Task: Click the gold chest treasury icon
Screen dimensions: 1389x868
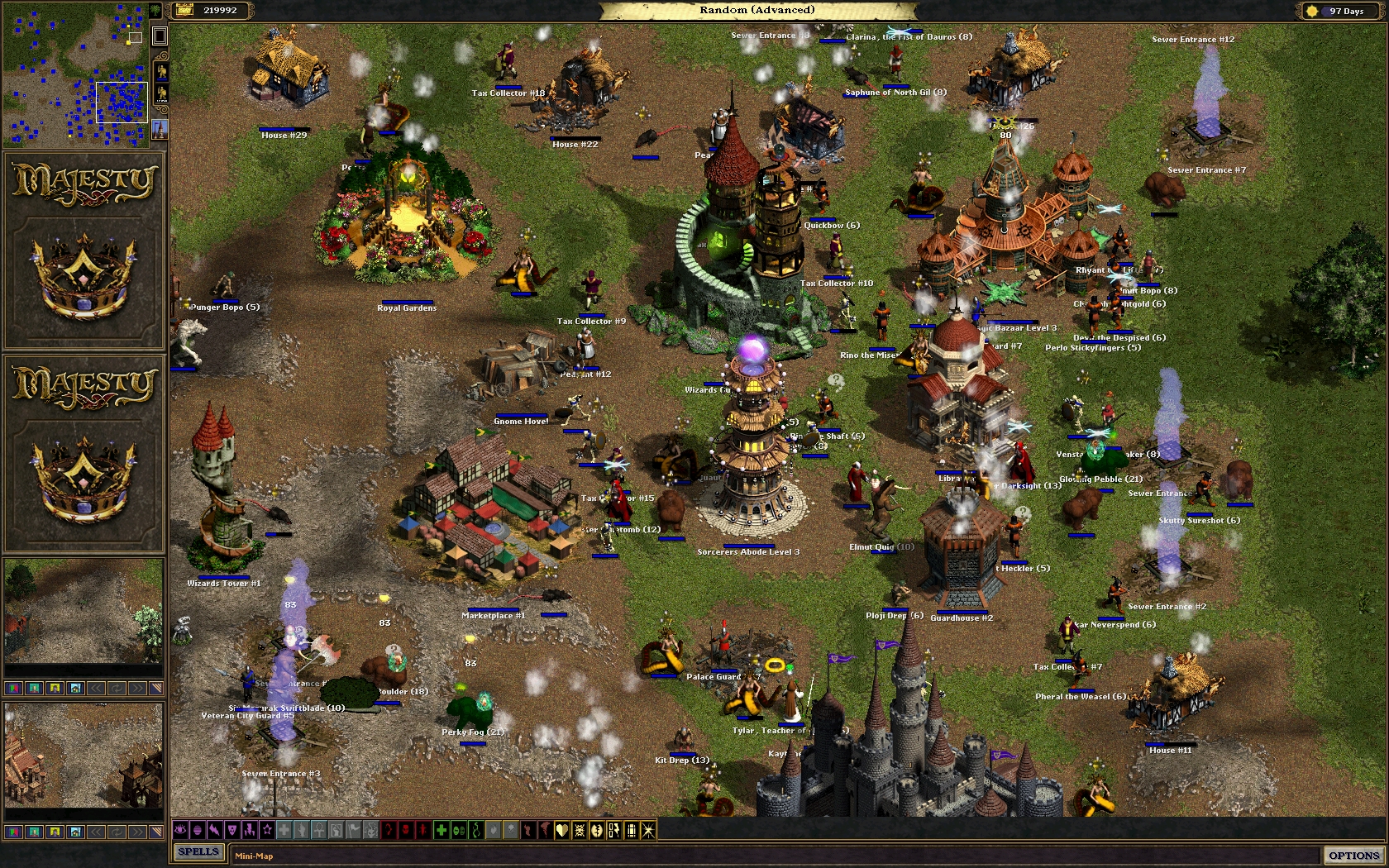Action: click(x=185, y=12)
